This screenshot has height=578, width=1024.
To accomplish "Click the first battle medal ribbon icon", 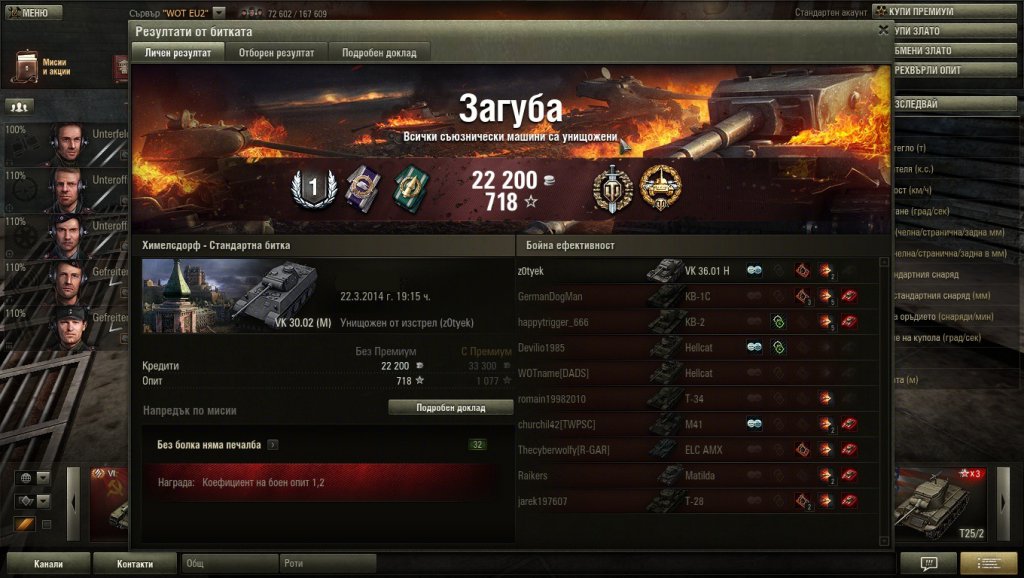I will (362, 188).
